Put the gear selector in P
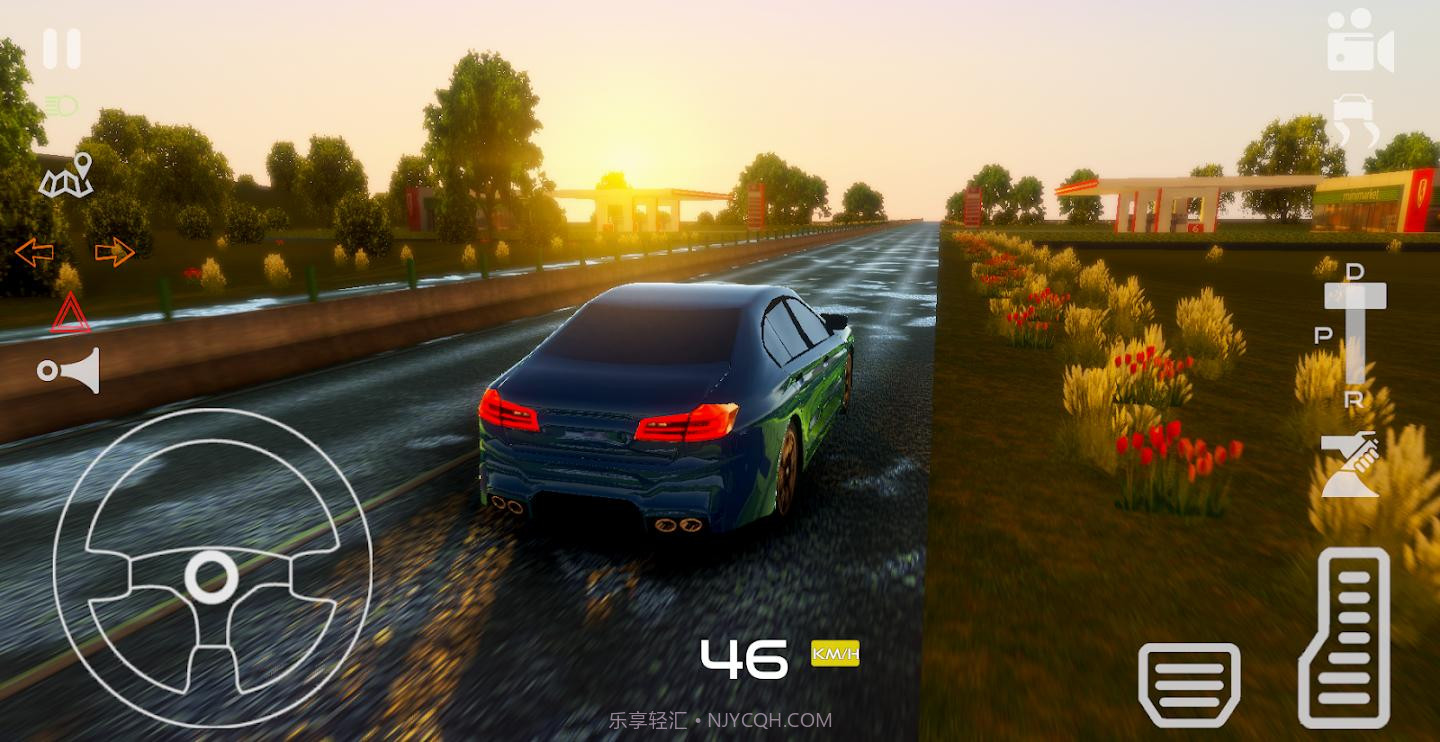The width and height of the screenshot is (1440, 742). [1323, 336]
